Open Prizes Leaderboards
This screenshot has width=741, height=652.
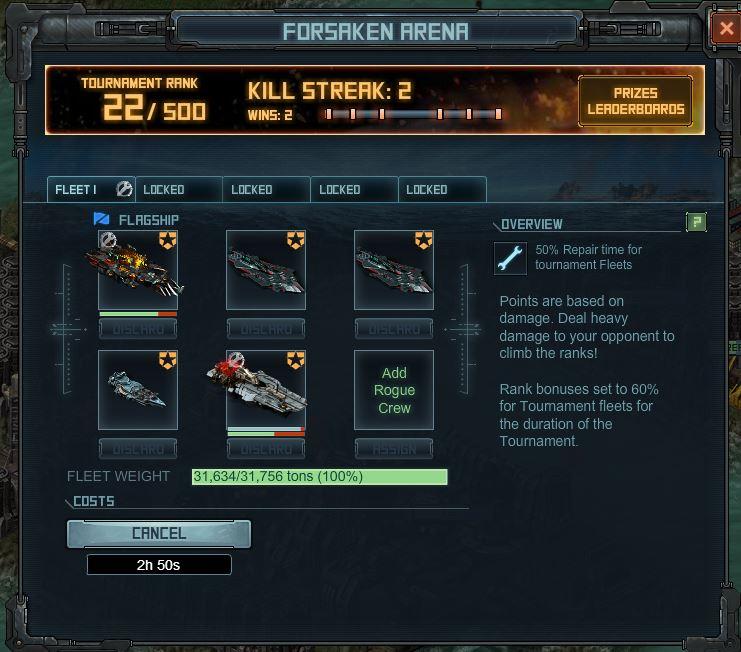click(635, 101)
